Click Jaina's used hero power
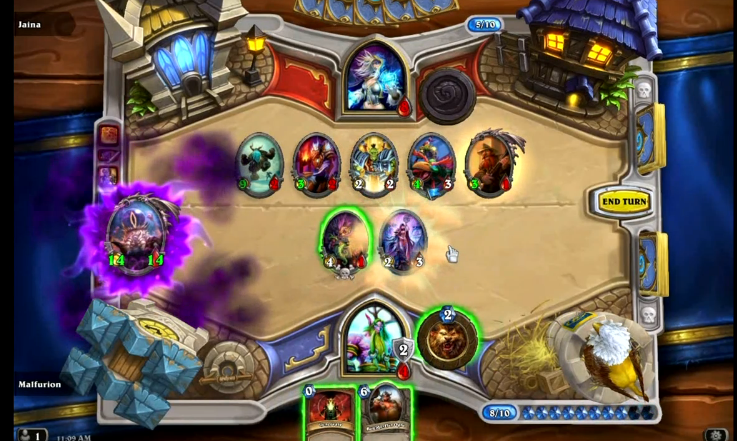 click(445, 93)
